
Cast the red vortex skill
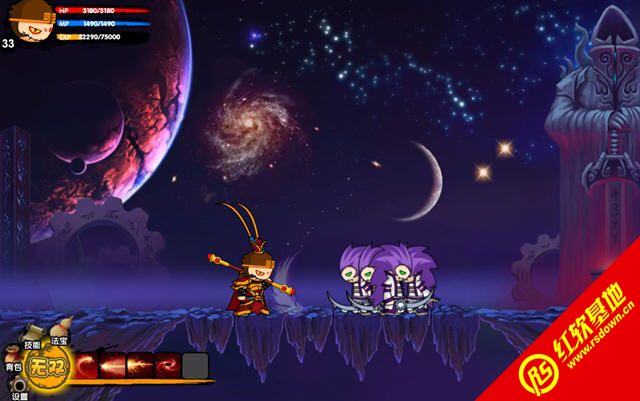coord(167,366)
